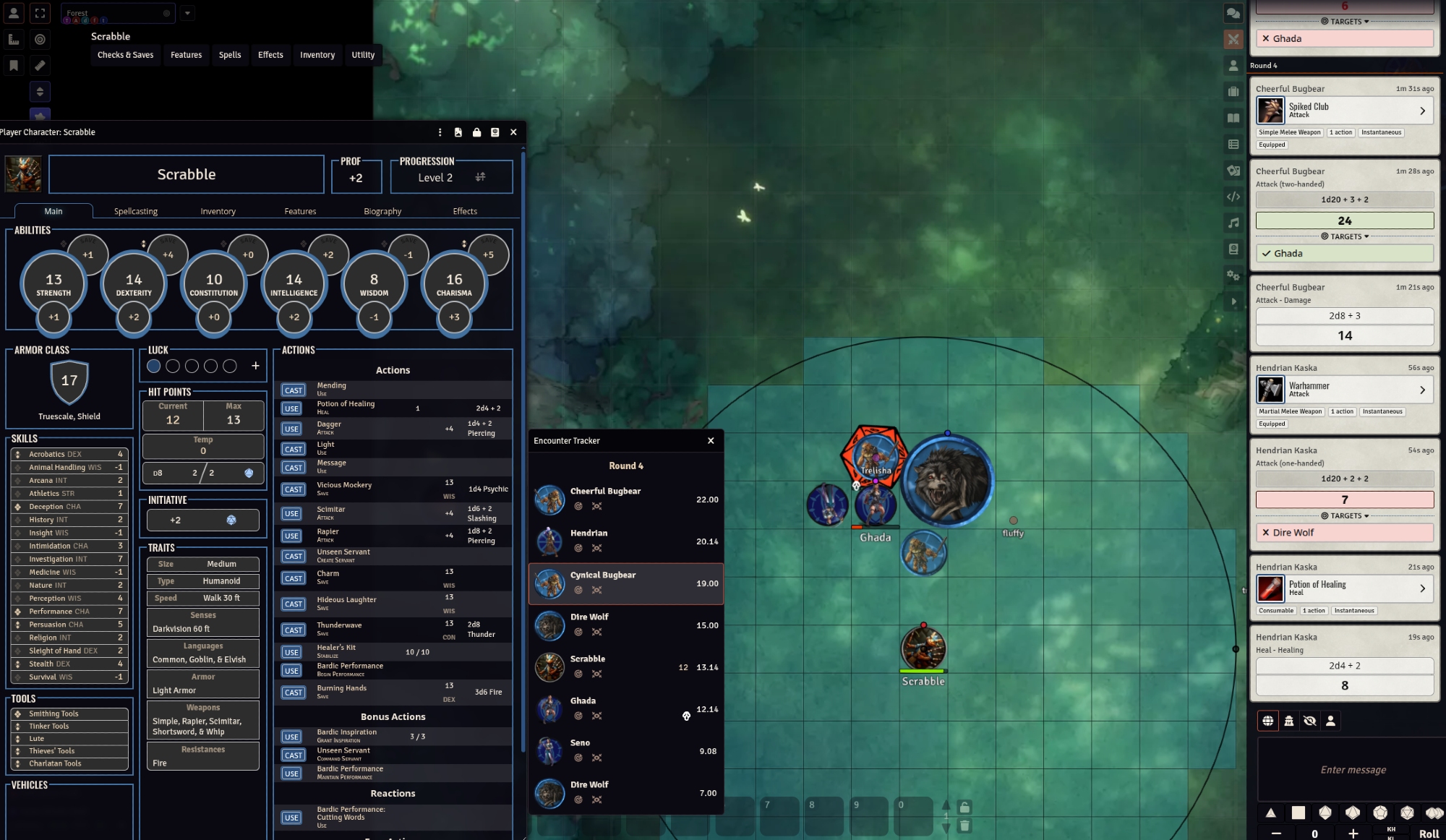Click the chat message input box
The height and width of the screenshot is (840, 1446).
click(x=1352, y=770)
